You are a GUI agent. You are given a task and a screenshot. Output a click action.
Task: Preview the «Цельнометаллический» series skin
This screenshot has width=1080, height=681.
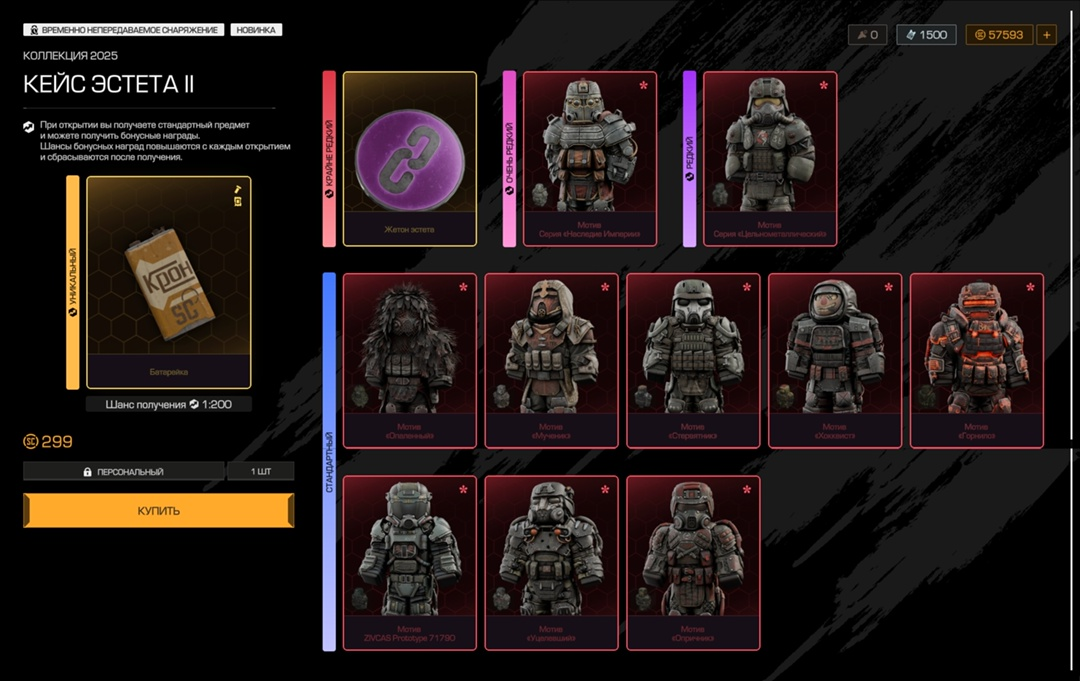tap(770, 158)
